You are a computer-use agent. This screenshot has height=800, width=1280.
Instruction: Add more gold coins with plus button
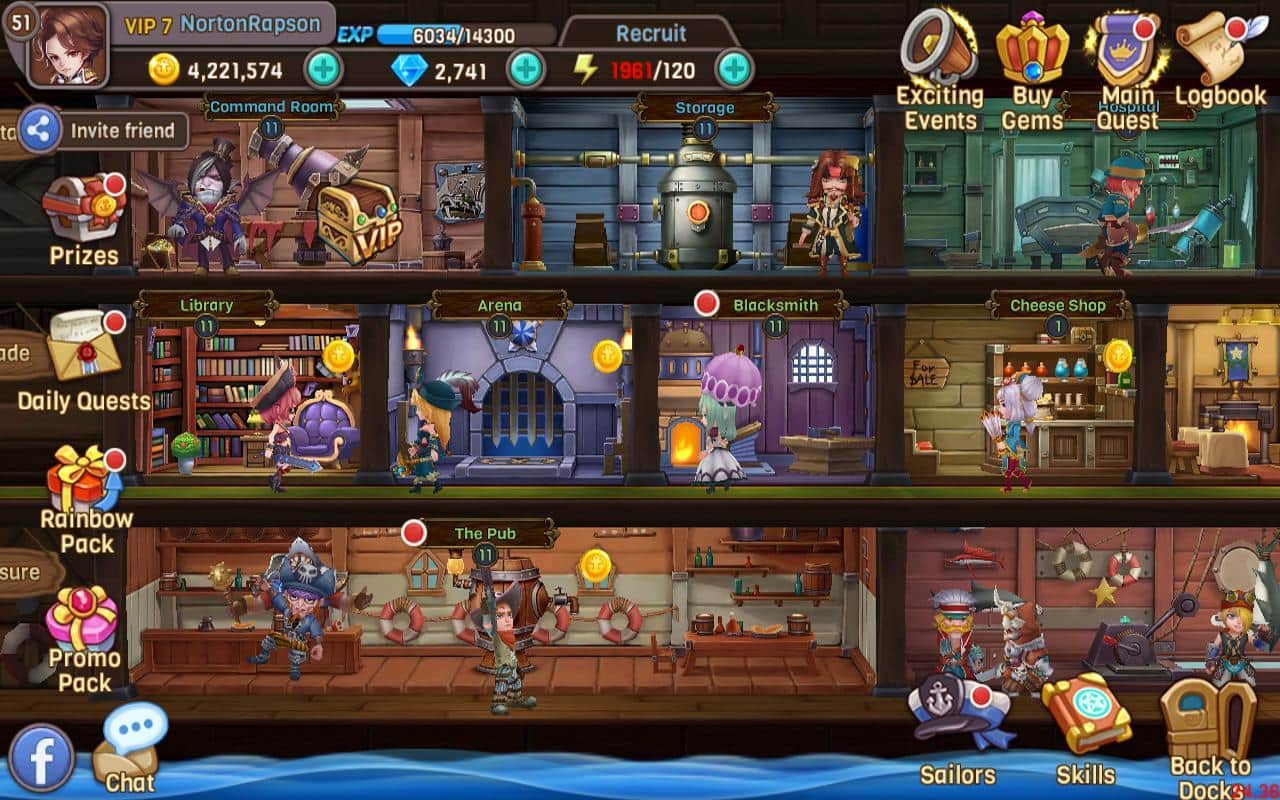point(323,70)
